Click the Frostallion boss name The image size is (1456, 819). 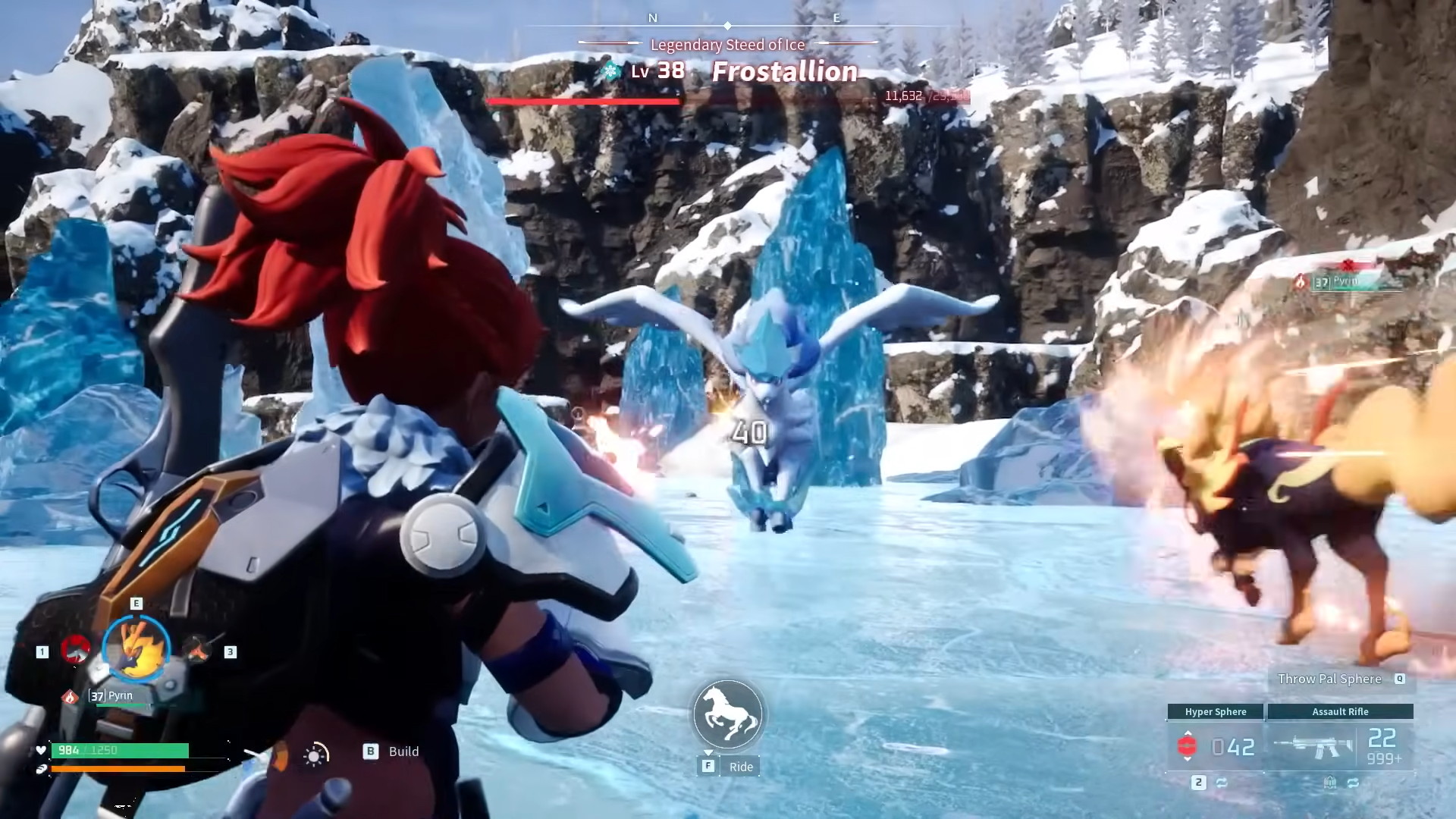coord(785,71)
